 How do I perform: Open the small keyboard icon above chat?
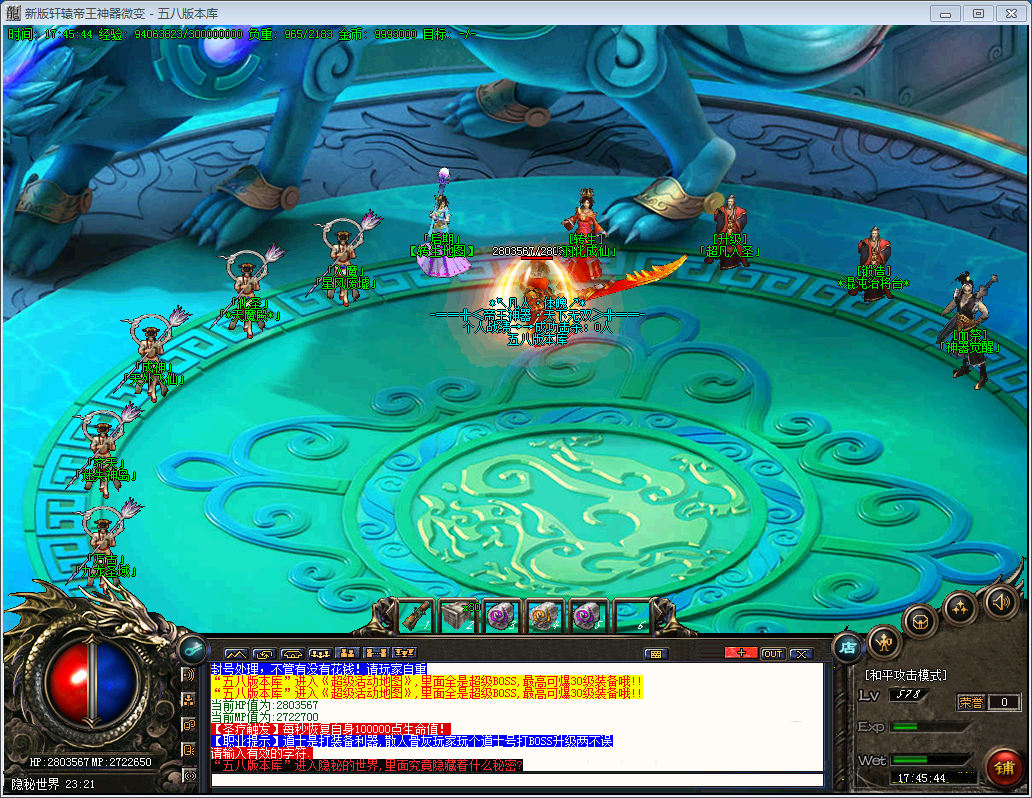coord(656,654)
